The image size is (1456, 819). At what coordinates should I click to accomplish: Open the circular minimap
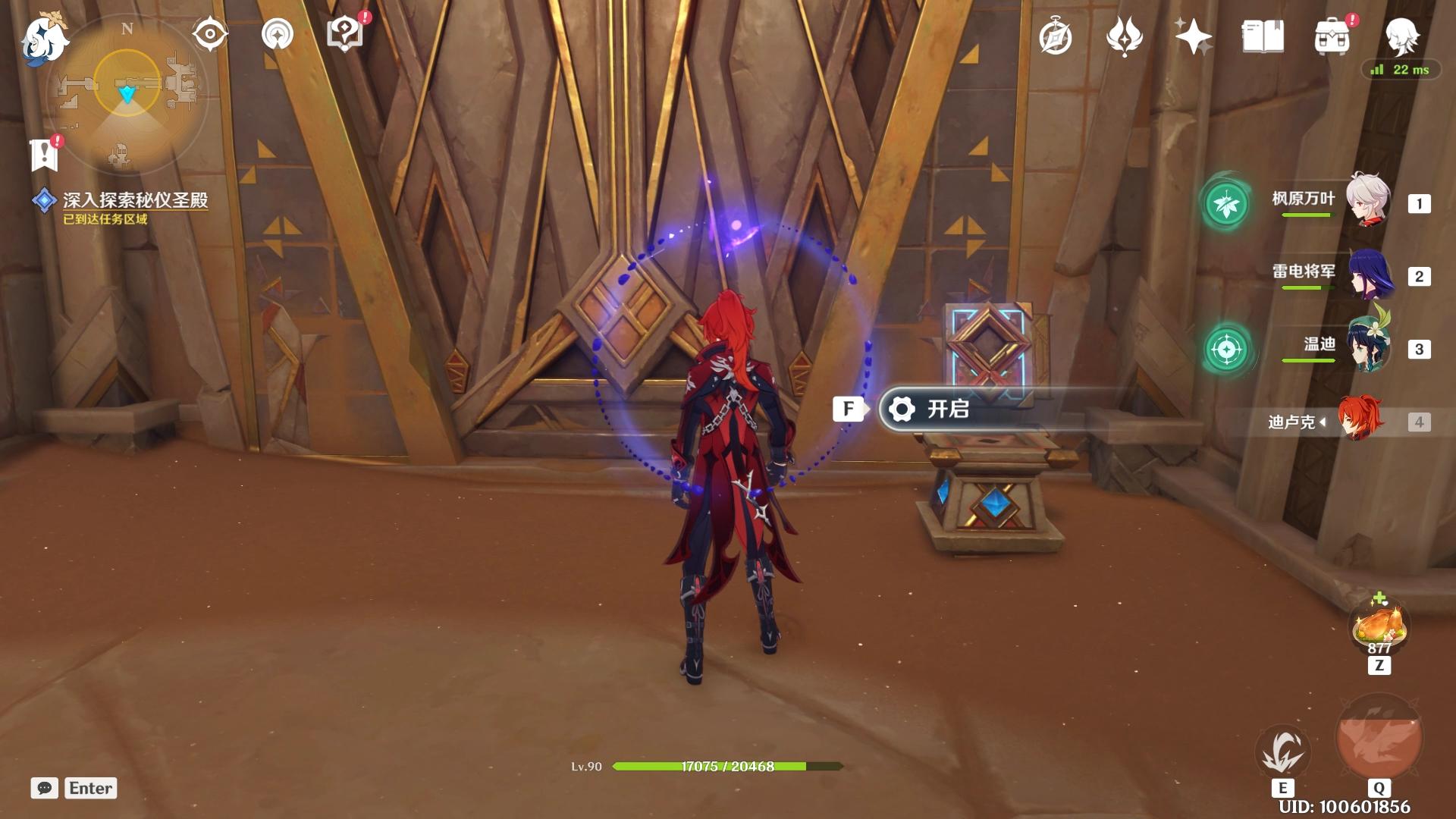pos(127,91)
